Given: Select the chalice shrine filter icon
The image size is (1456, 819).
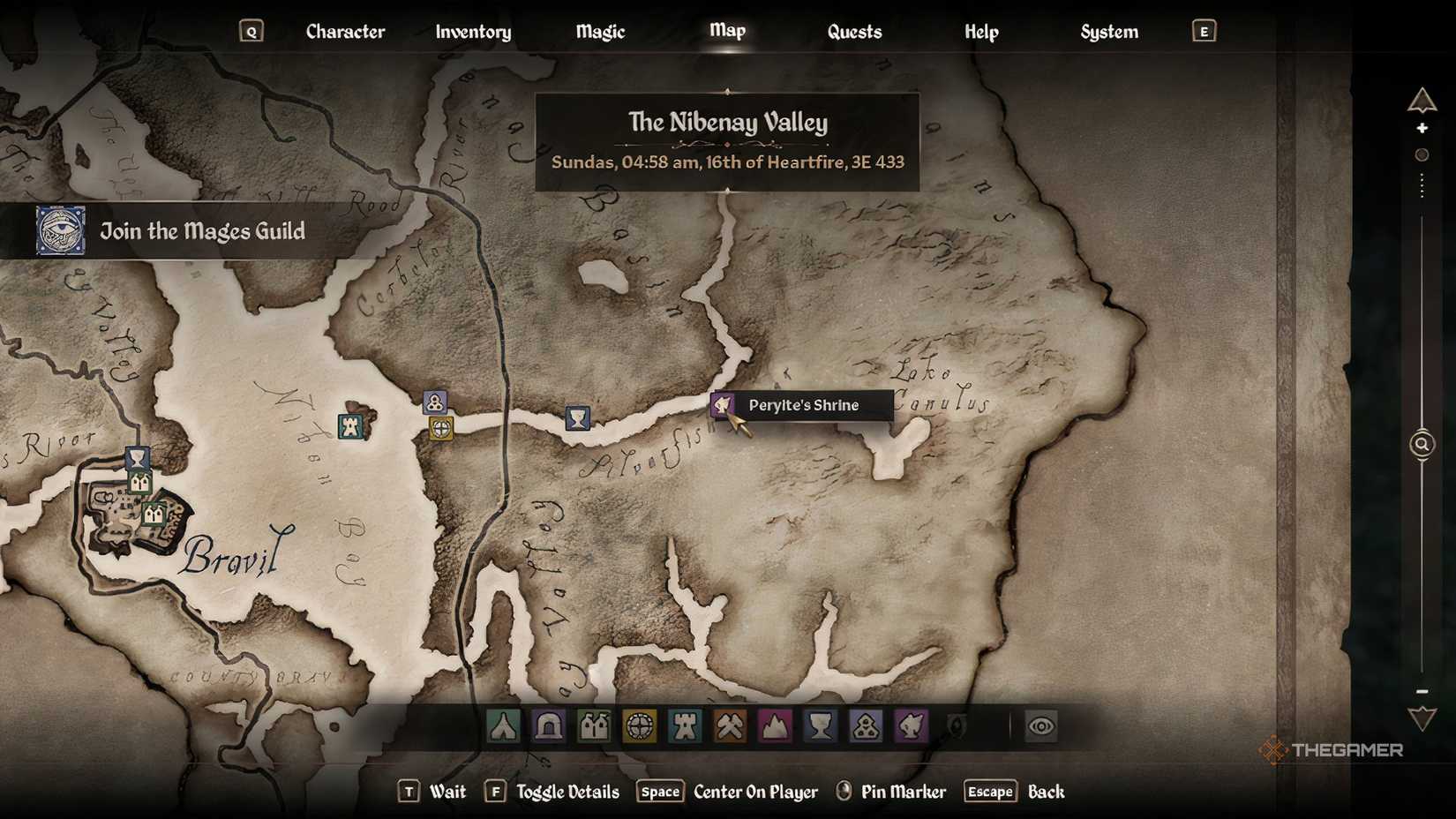Looking at the screenshot, I should [822, 726].
